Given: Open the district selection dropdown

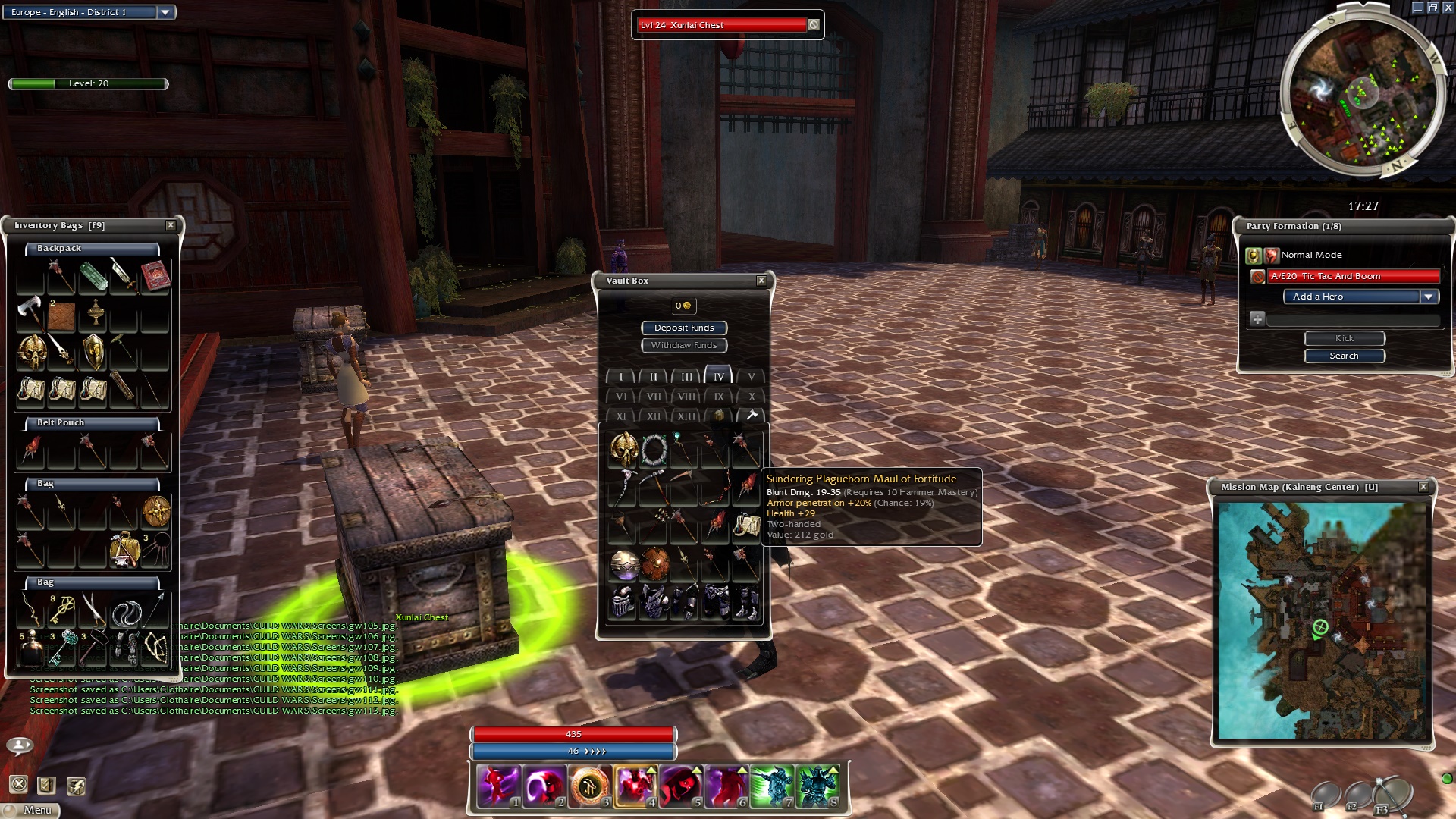Looking at the screenshot, I should click(165, 12).
